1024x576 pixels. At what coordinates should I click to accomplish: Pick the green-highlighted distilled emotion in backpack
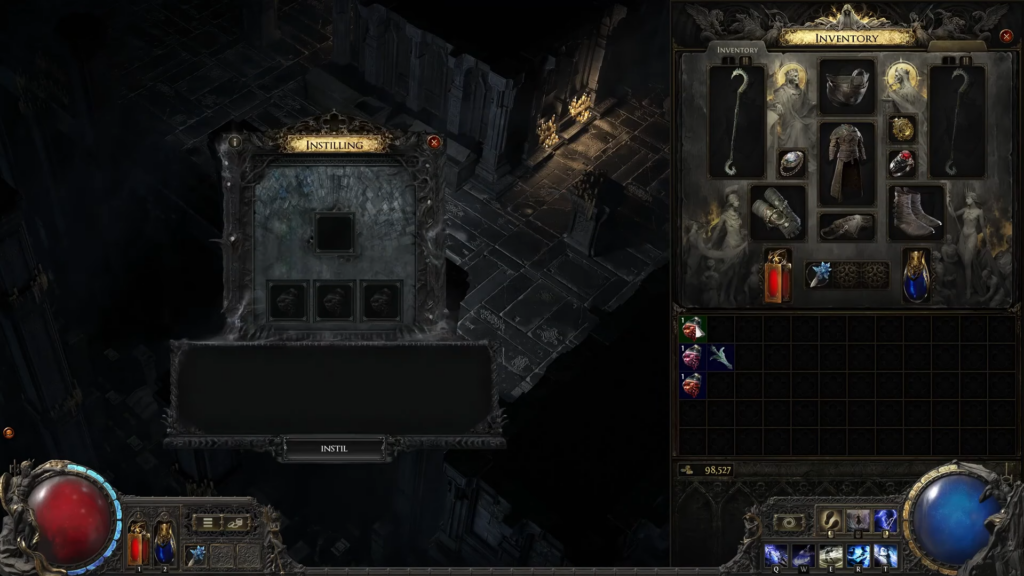point(693,329)
